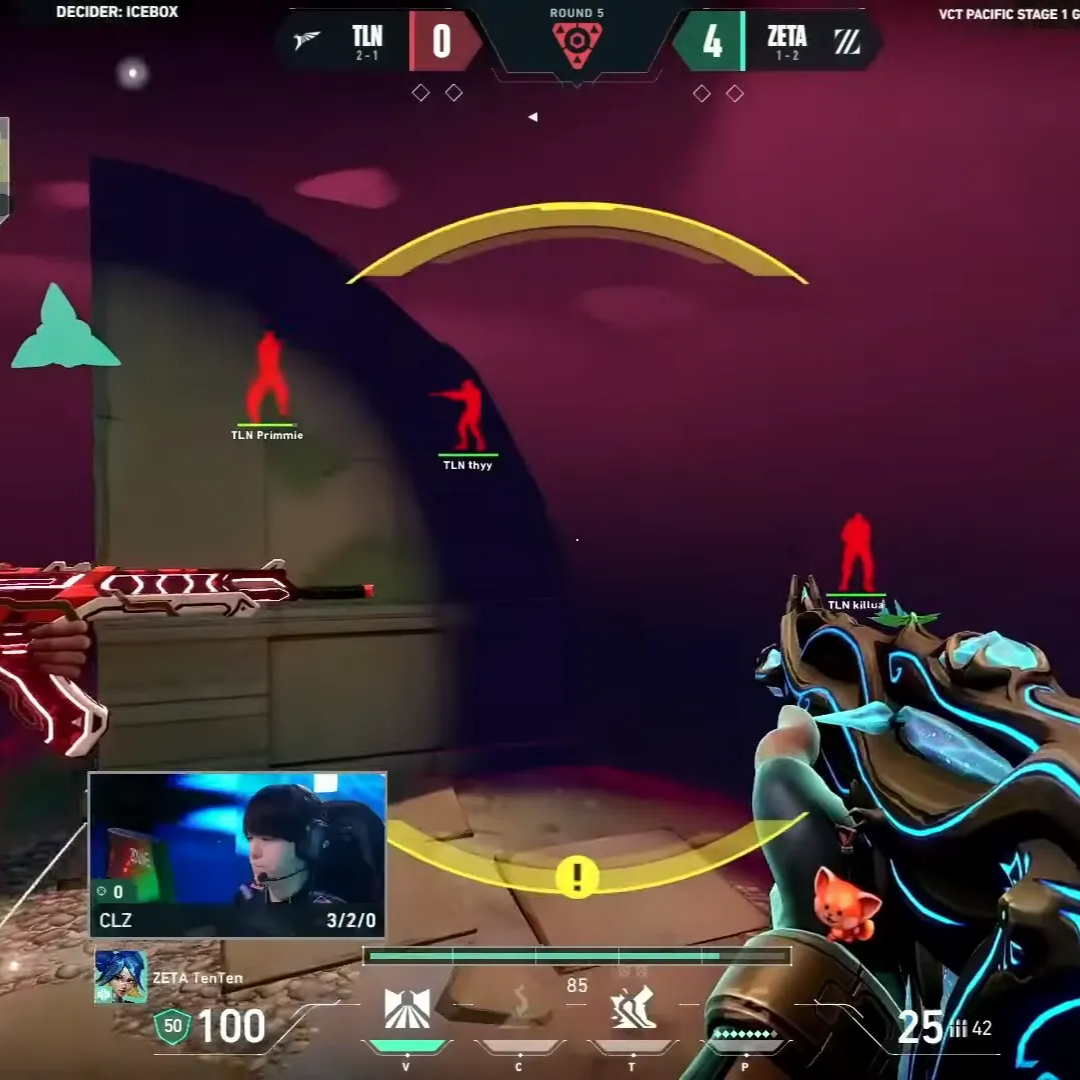Select the Updraft ability icon
The image size is (1080, 1080).
pyautogui.click(x=407, y=1008)
